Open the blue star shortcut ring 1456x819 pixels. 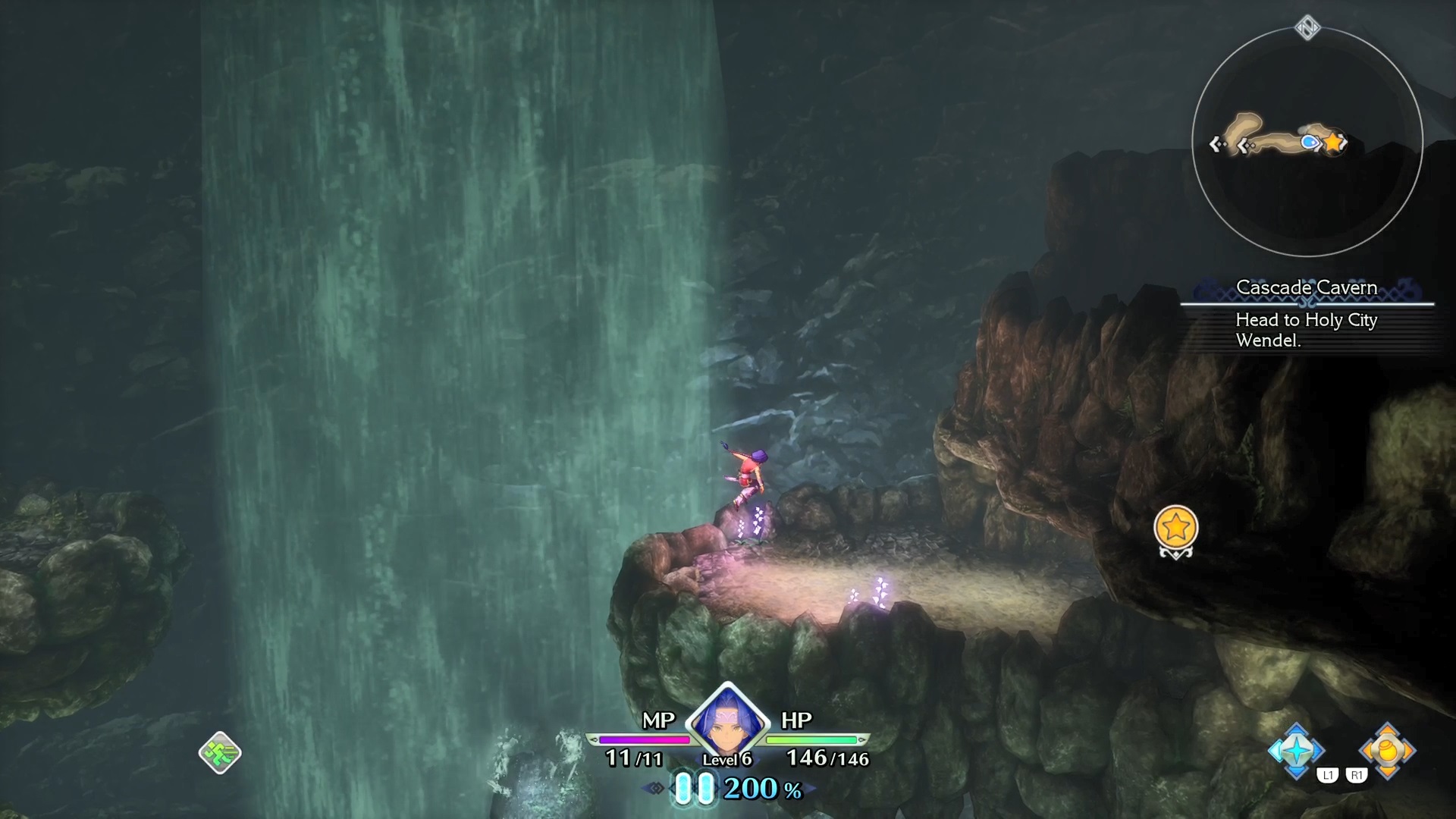1296,751
